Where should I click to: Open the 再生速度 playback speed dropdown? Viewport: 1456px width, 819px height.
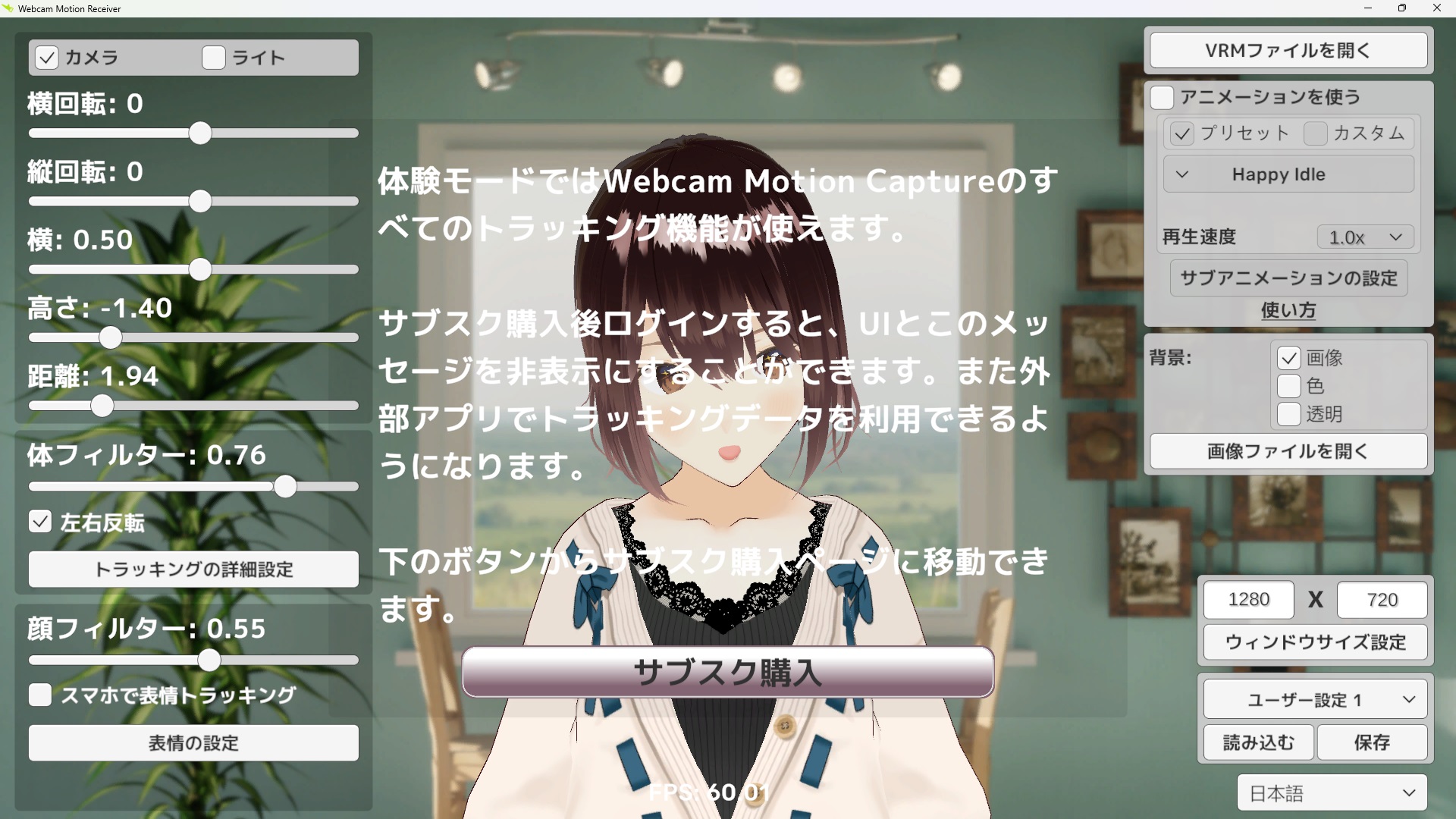tap(1364, 237)
